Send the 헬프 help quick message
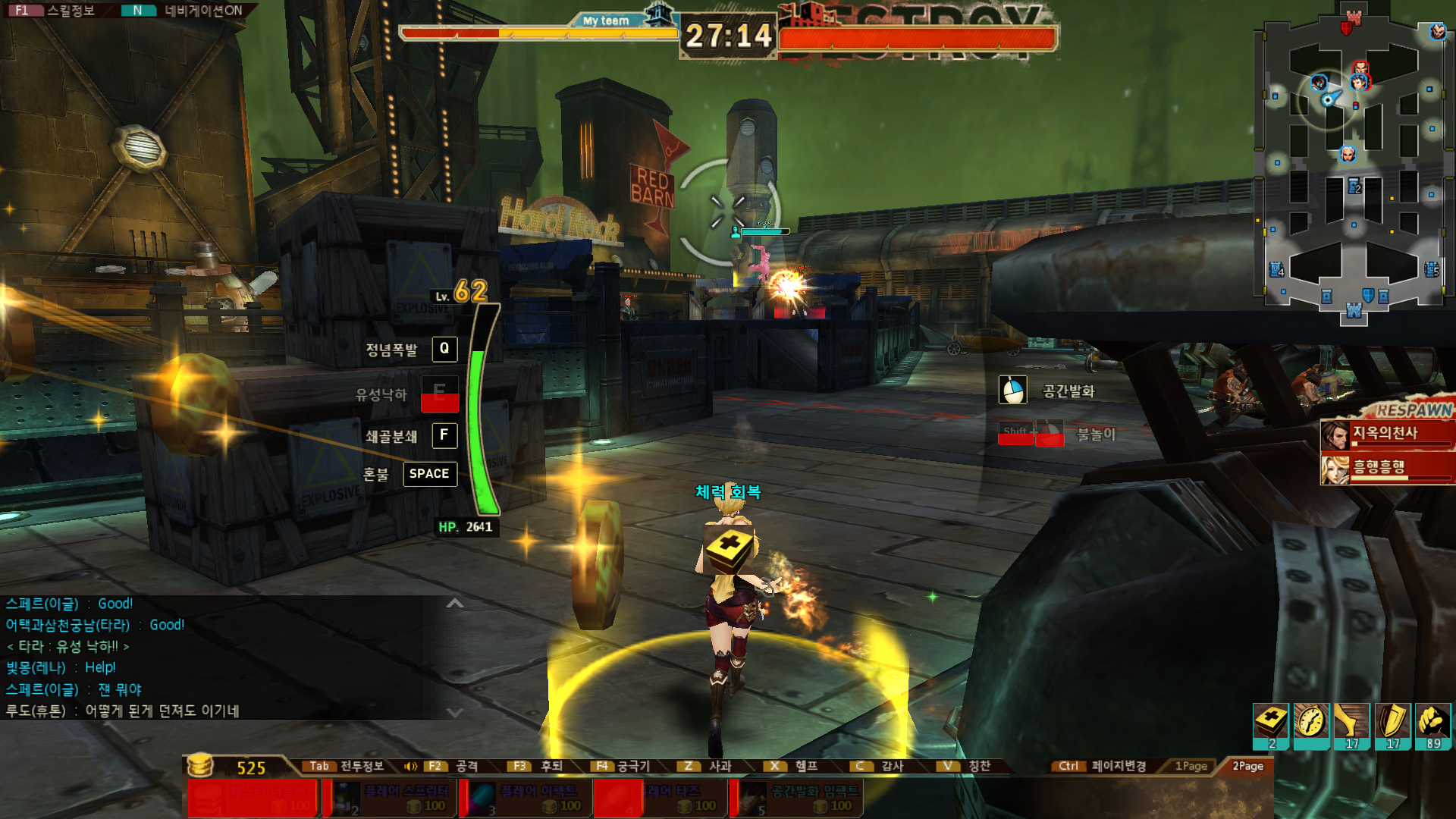The width and height of the screenshot is (1456, 819). pyautogui.click(x=792, y=766)
